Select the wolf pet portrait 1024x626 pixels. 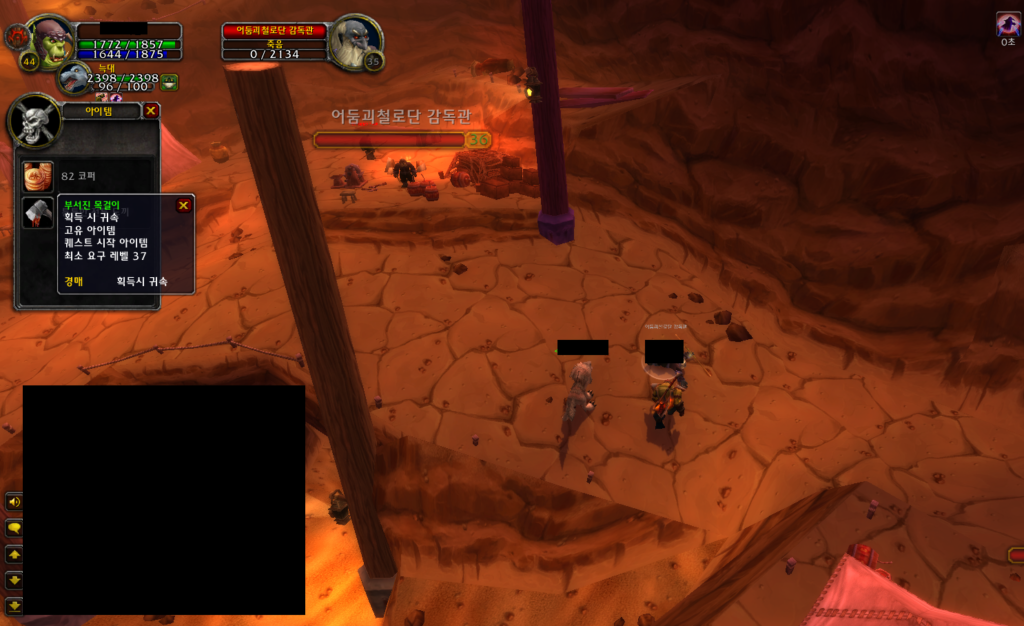click(73, 79)
